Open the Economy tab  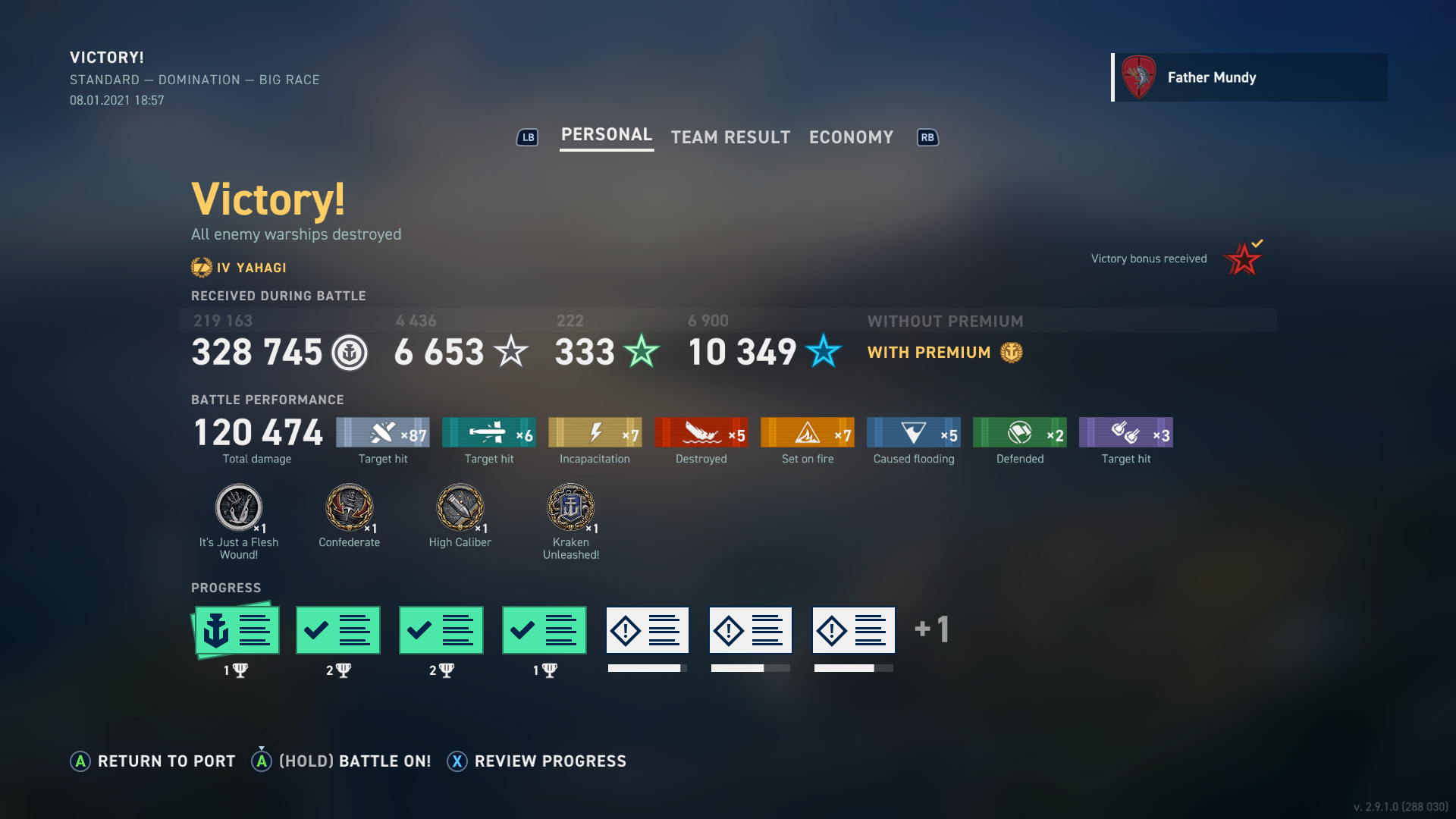[x=851, y=137]
